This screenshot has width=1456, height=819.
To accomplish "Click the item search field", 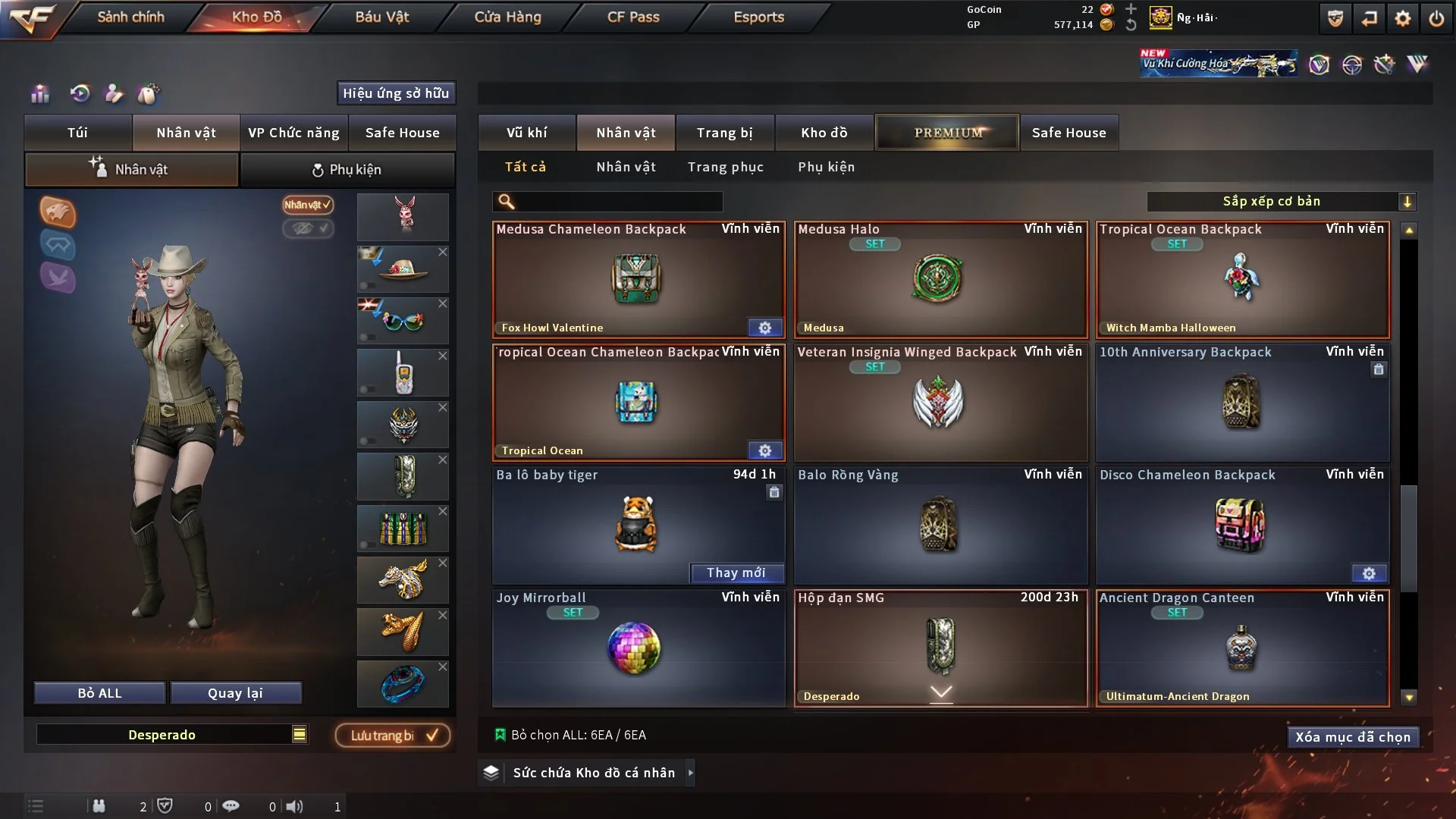I will pos(618,202).
